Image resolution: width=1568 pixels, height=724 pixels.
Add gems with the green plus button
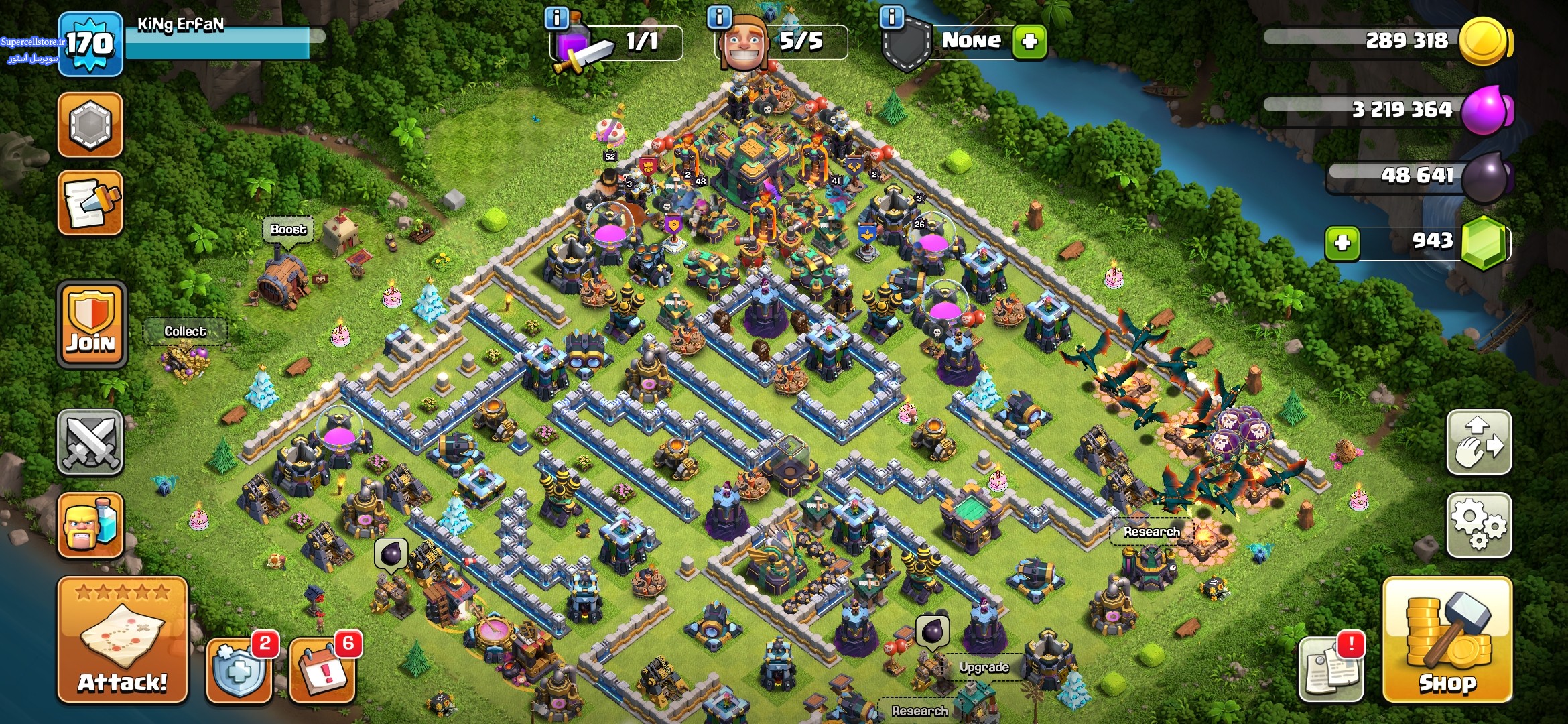[1342, 243]
